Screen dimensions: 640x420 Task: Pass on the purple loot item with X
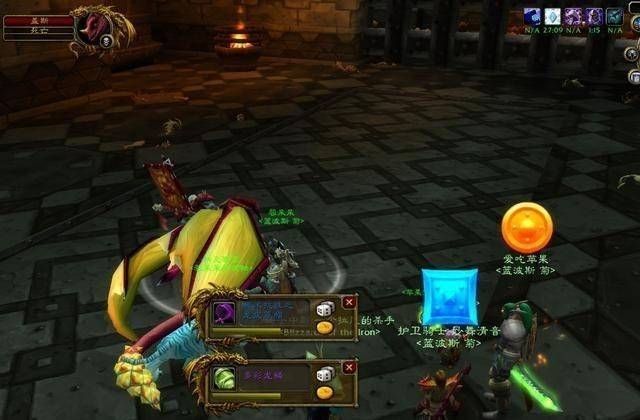pyautogui.click(x=349, y=302)
